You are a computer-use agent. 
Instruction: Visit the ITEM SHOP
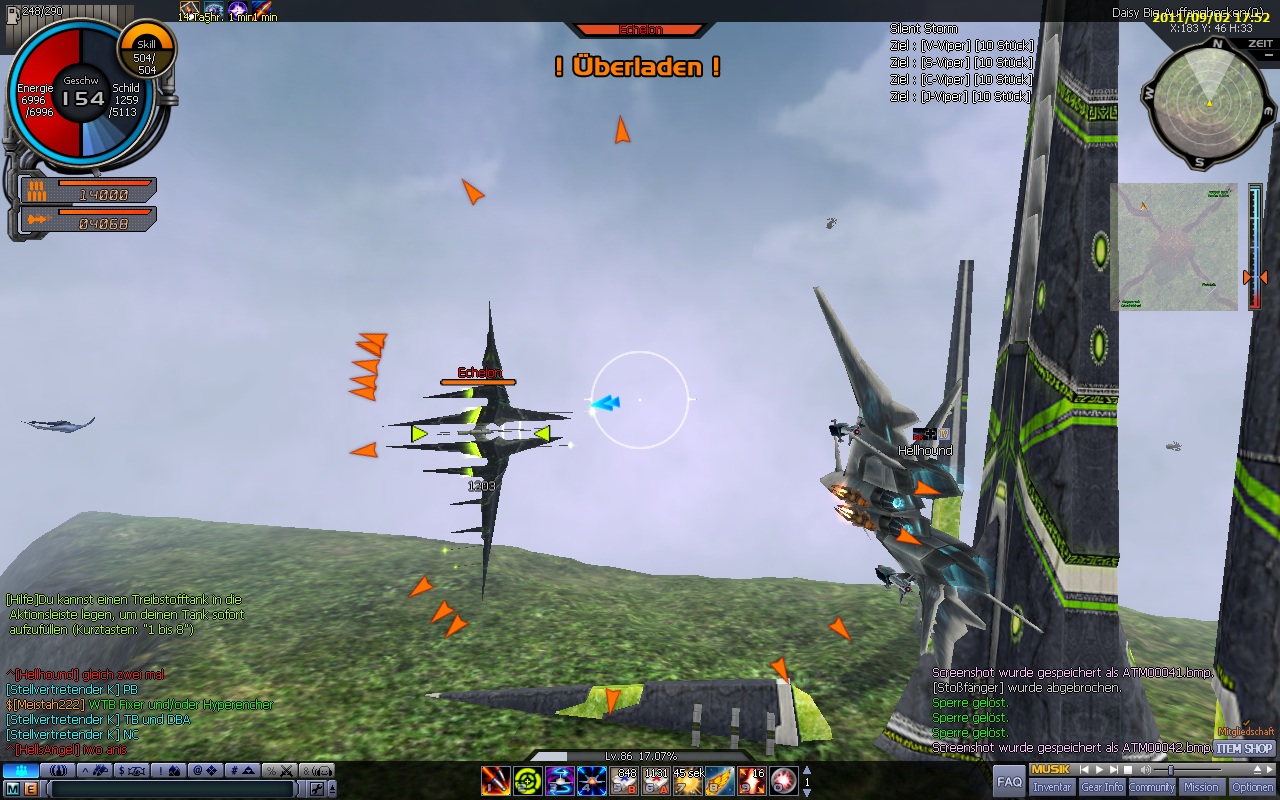point(1245,748)
